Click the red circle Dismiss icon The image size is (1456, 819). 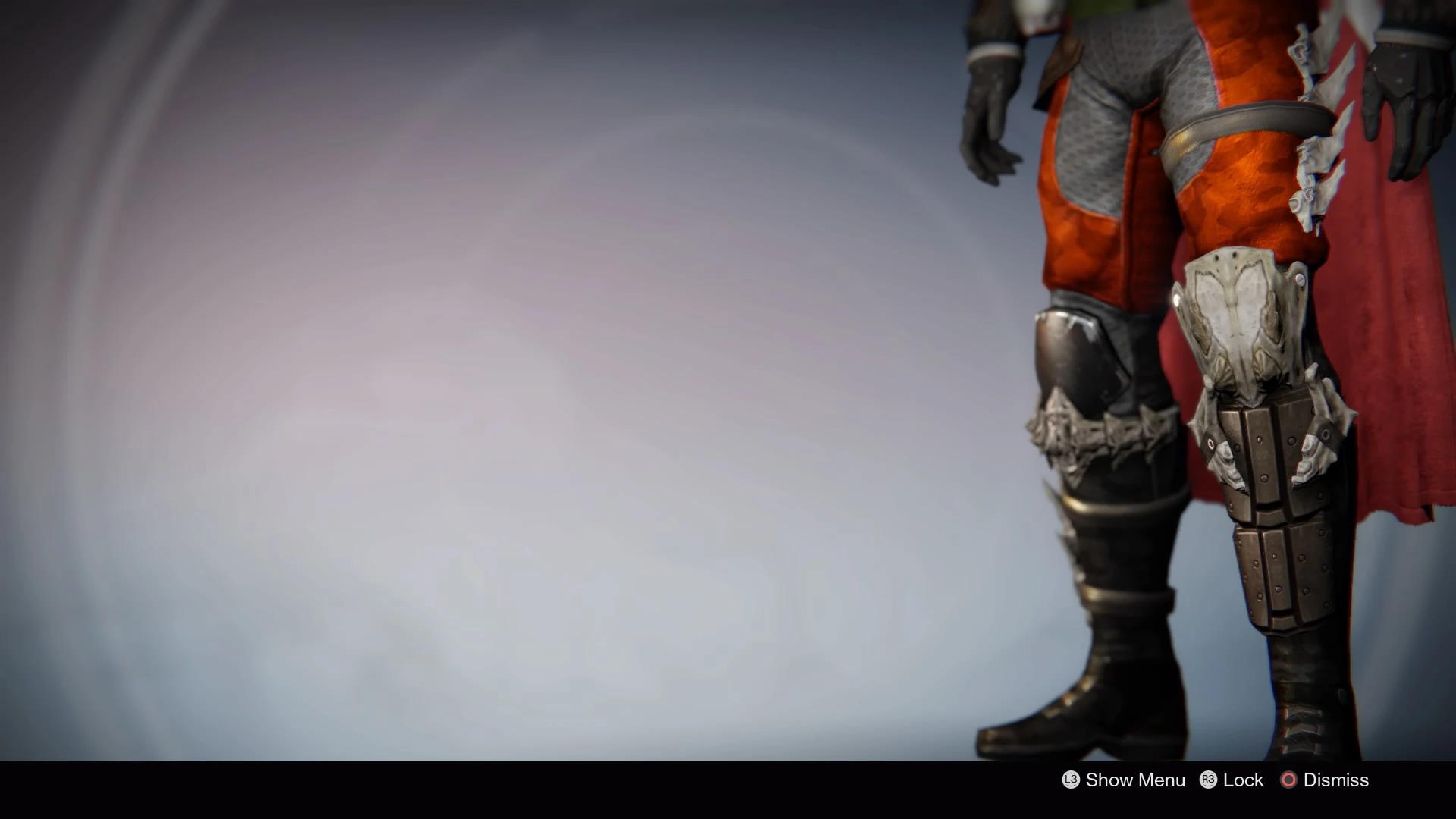(x=1288, y=780)
